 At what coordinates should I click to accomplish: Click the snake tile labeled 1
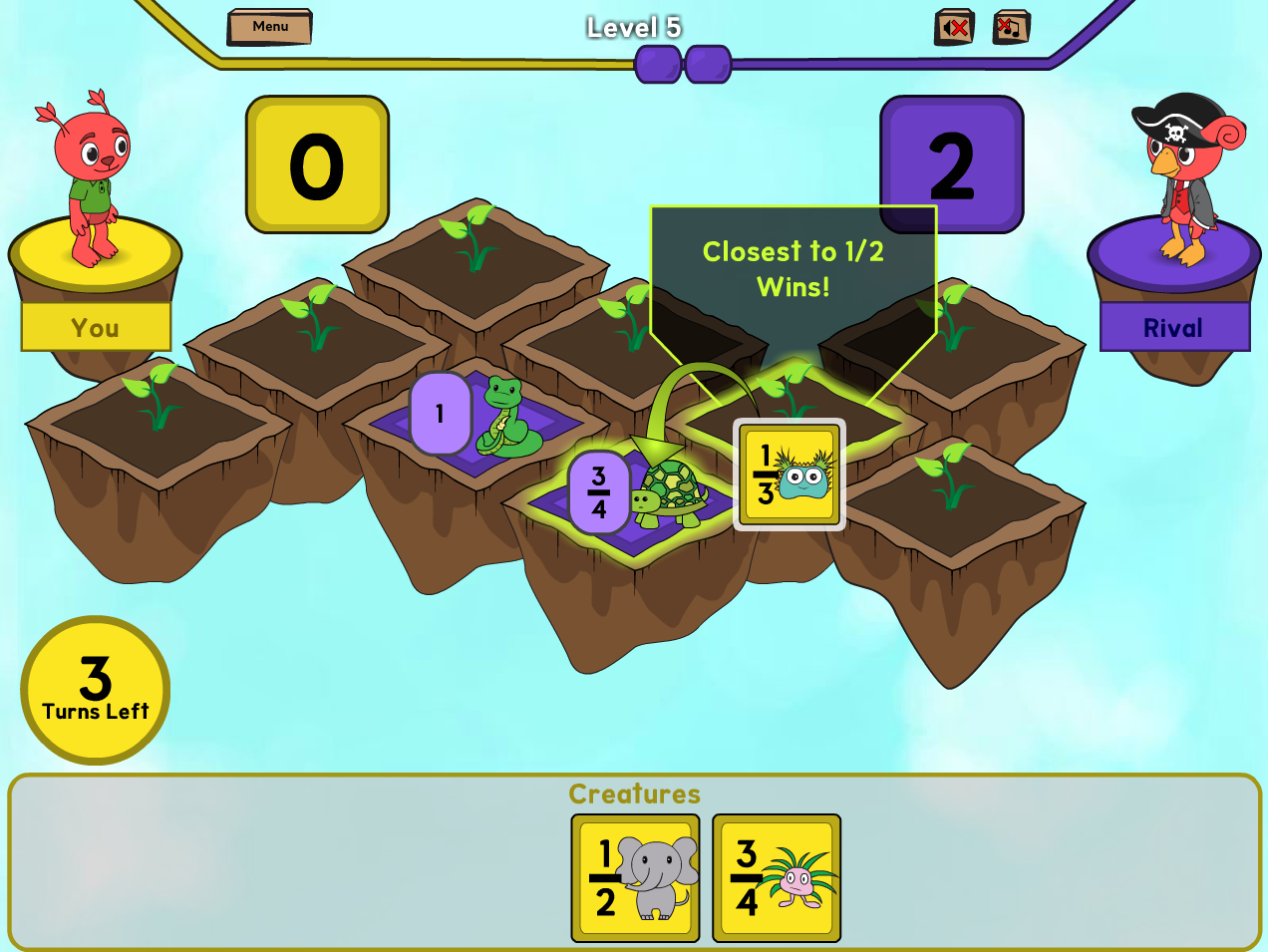point(476,417)
